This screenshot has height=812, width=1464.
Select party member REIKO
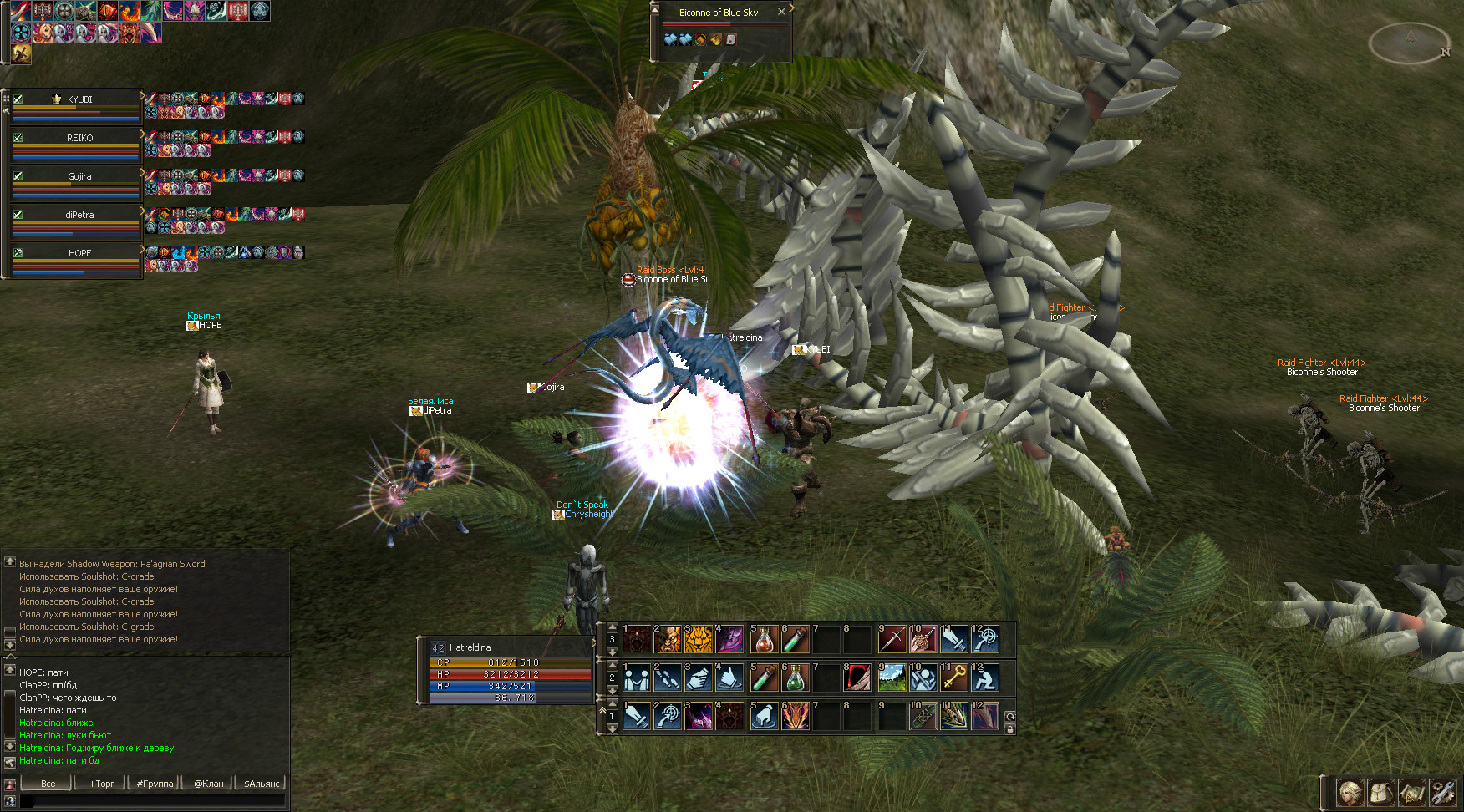pyautogui.click(x=79, y=138)
